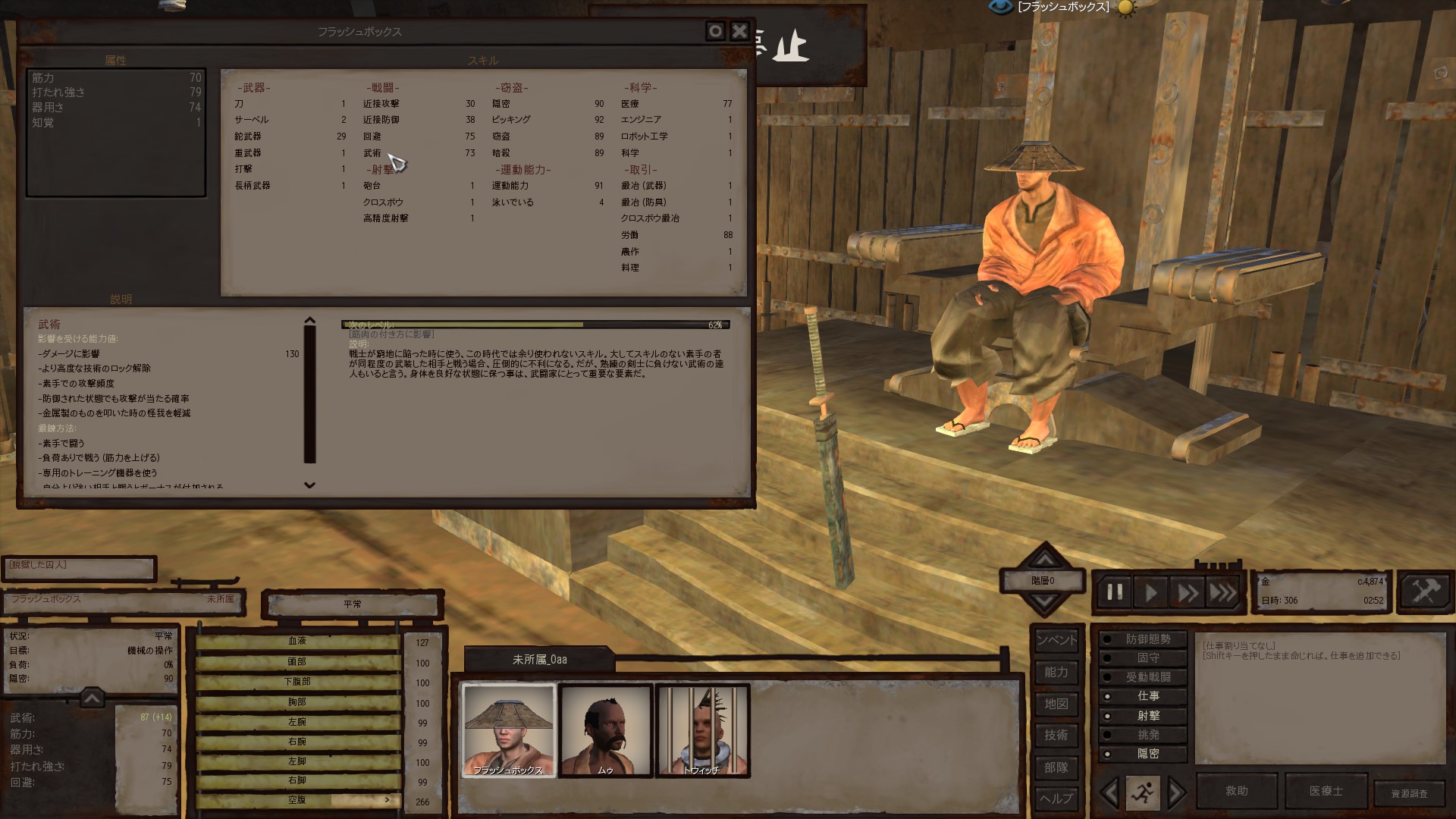Open the 部隊 squad menu

pyautogui.click(x=1056, y=767)
